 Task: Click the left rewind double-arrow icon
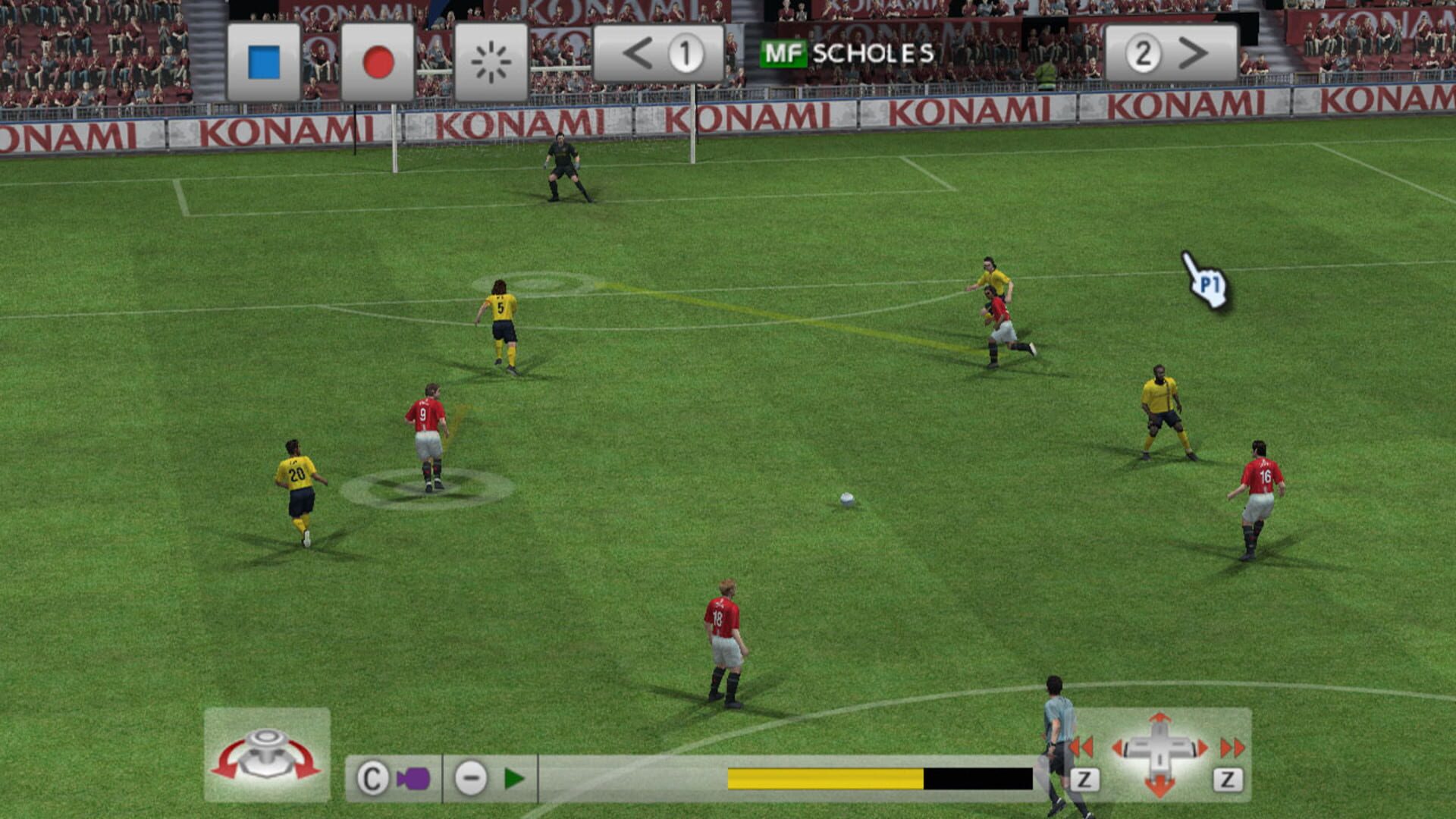pos(1082,748)
